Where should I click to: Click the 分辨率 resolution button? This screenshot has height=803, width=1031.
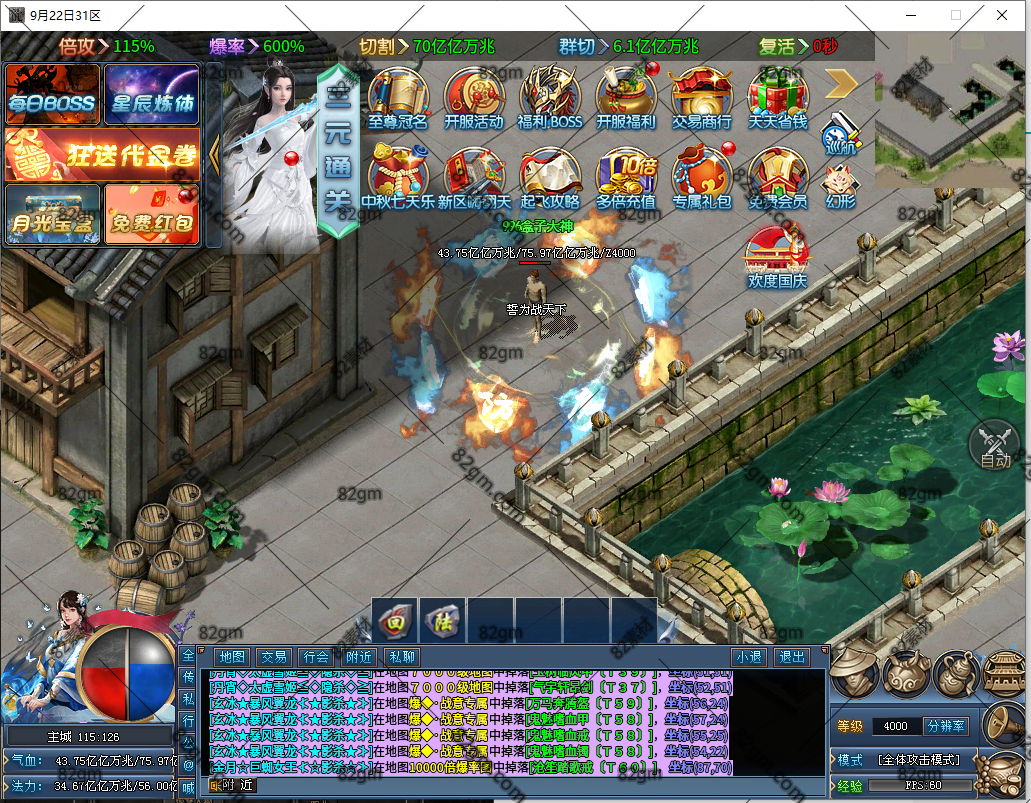[x=945, y=726]
